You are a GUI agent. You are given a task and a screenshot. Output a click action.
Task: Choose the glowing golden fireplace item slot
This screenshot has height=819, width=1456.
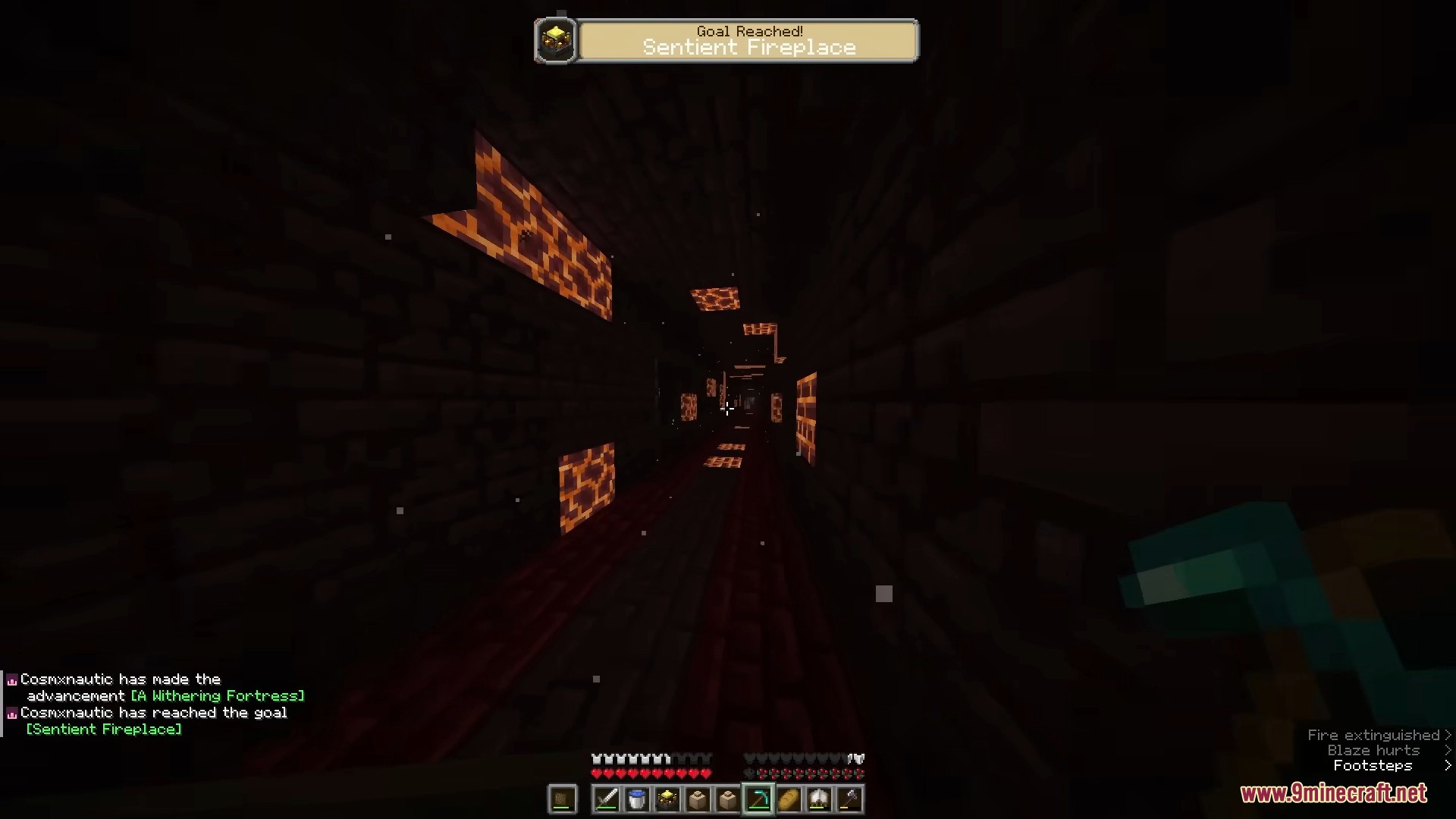click(667, 799)
